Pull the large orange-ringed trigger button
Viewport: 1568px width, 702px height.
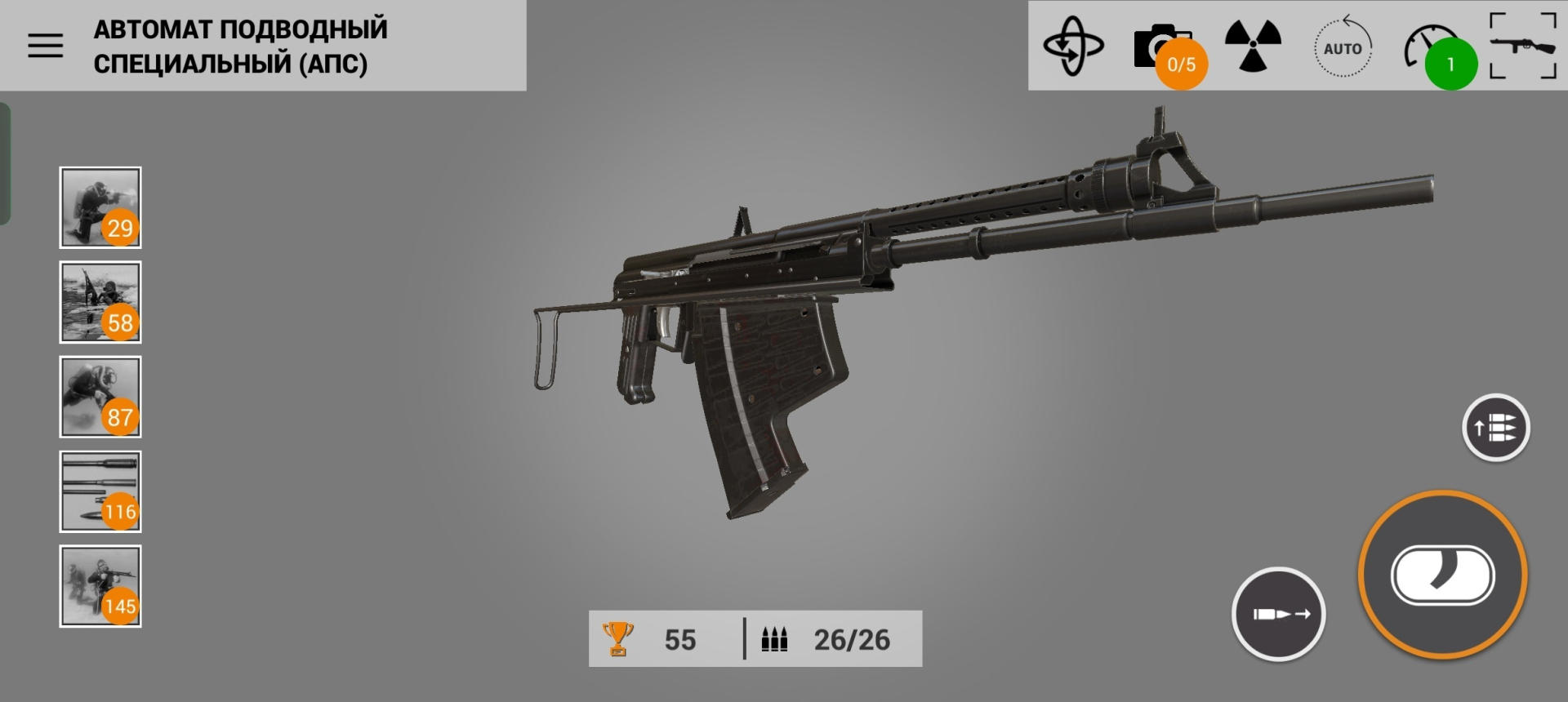coord(1443,575)
